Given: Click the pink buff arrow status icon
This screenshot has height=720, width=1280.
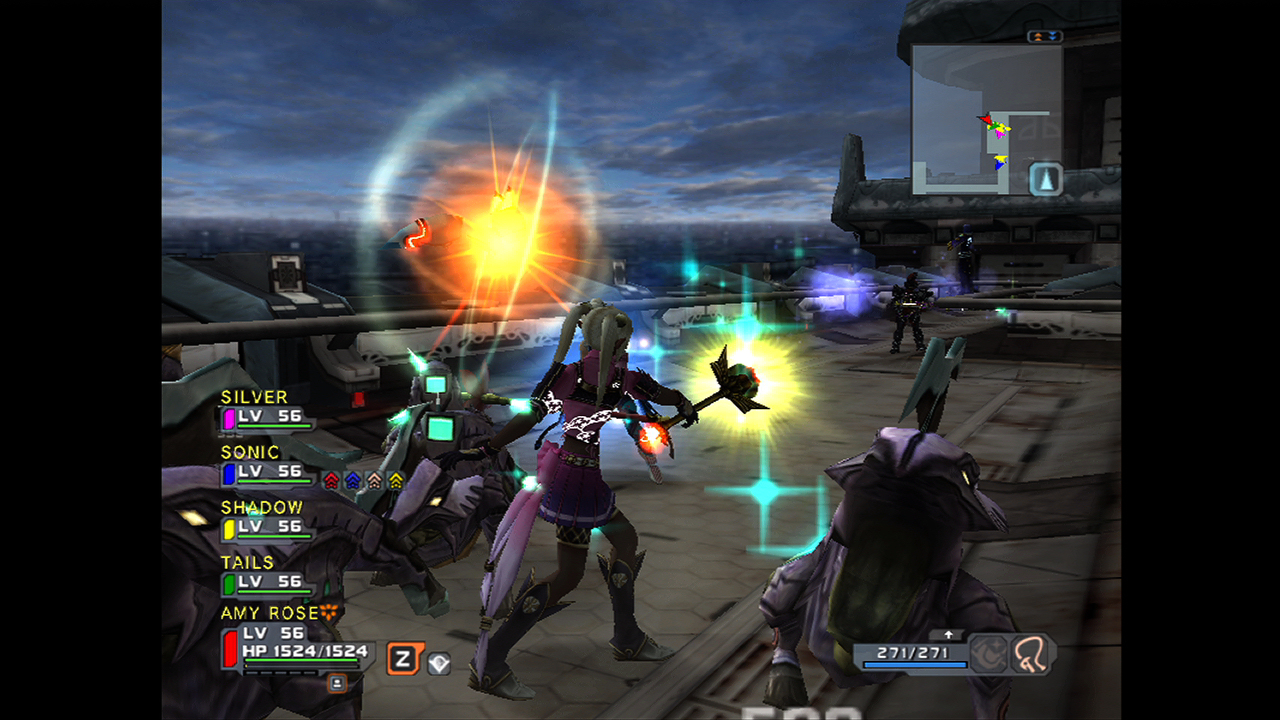Looking at the screenshot, I should point(373,481).
